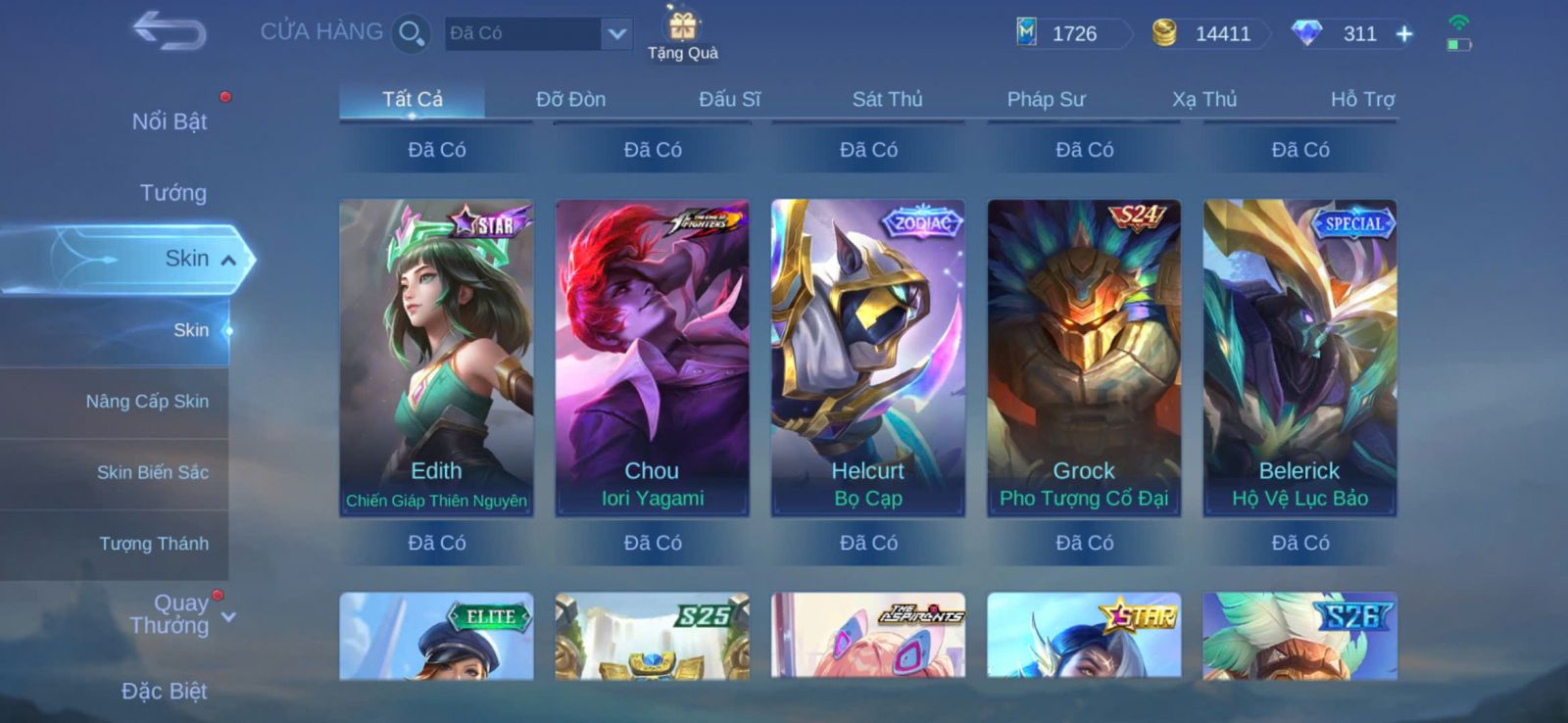1568x723 pixels.
Task: Expand the Đã Có filter dropdown
Action: click(x=615, y=34)
